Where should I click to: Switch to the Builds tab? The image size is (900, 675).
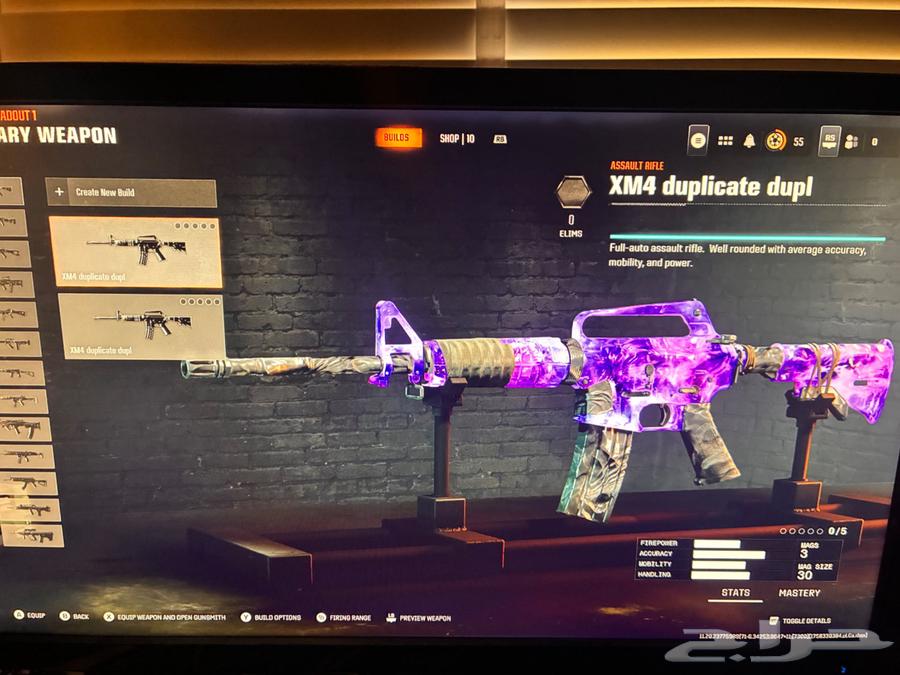[397, 138]
